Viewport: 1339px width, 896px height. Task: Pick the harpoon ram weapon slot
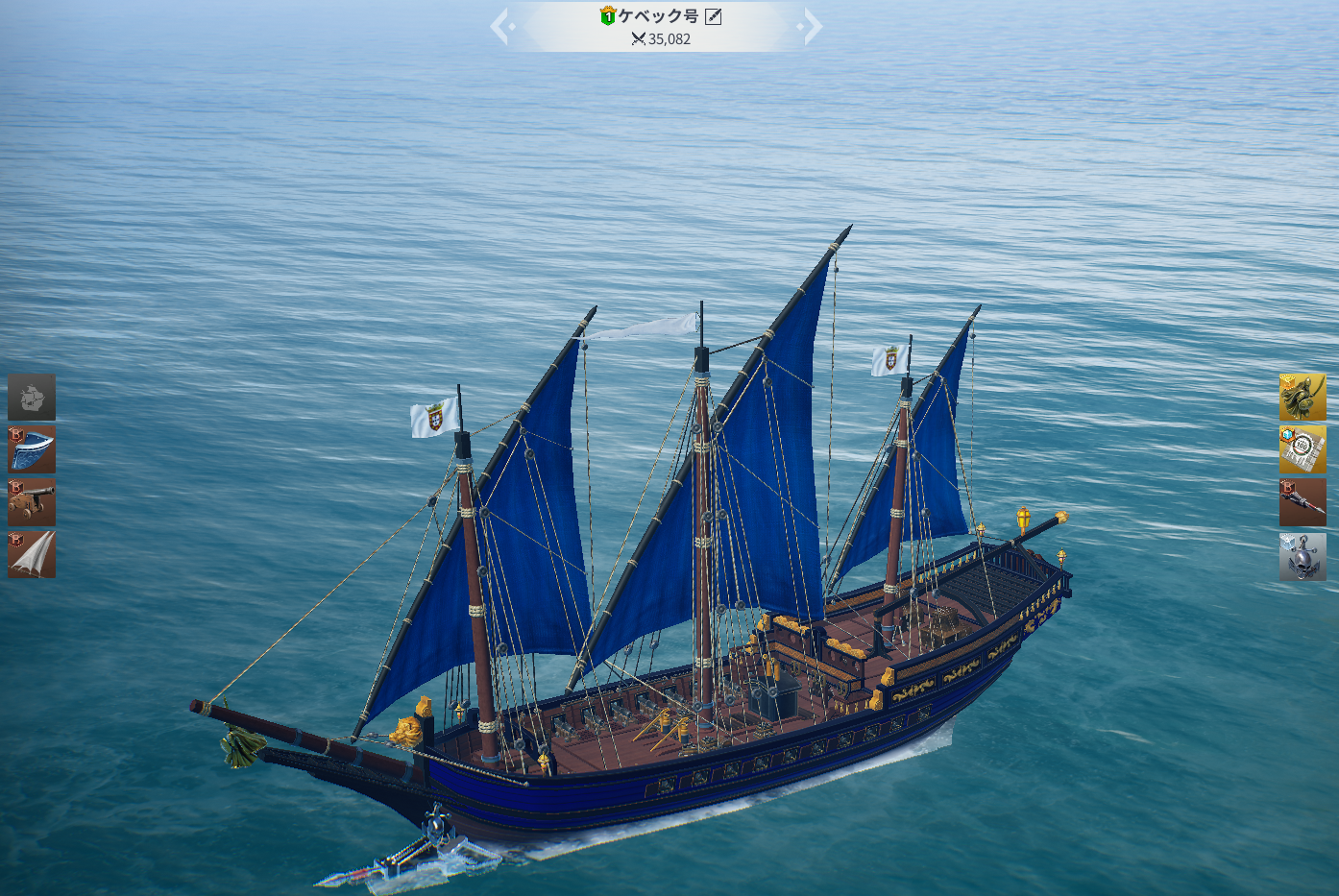click(x=1302, y=502)
